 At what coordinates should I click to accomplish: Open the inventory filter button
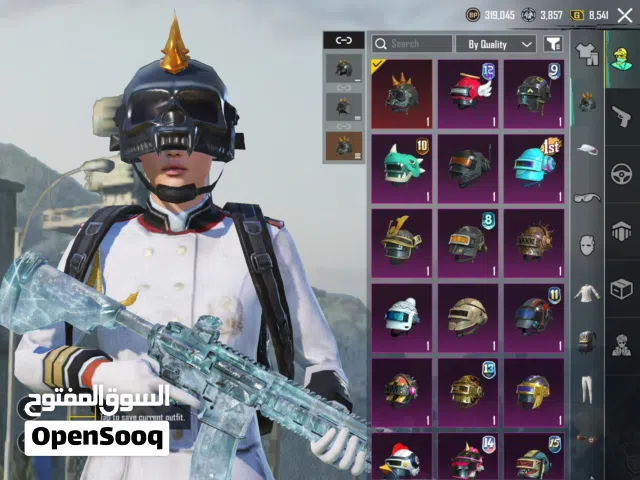click(x=553, y=44)
